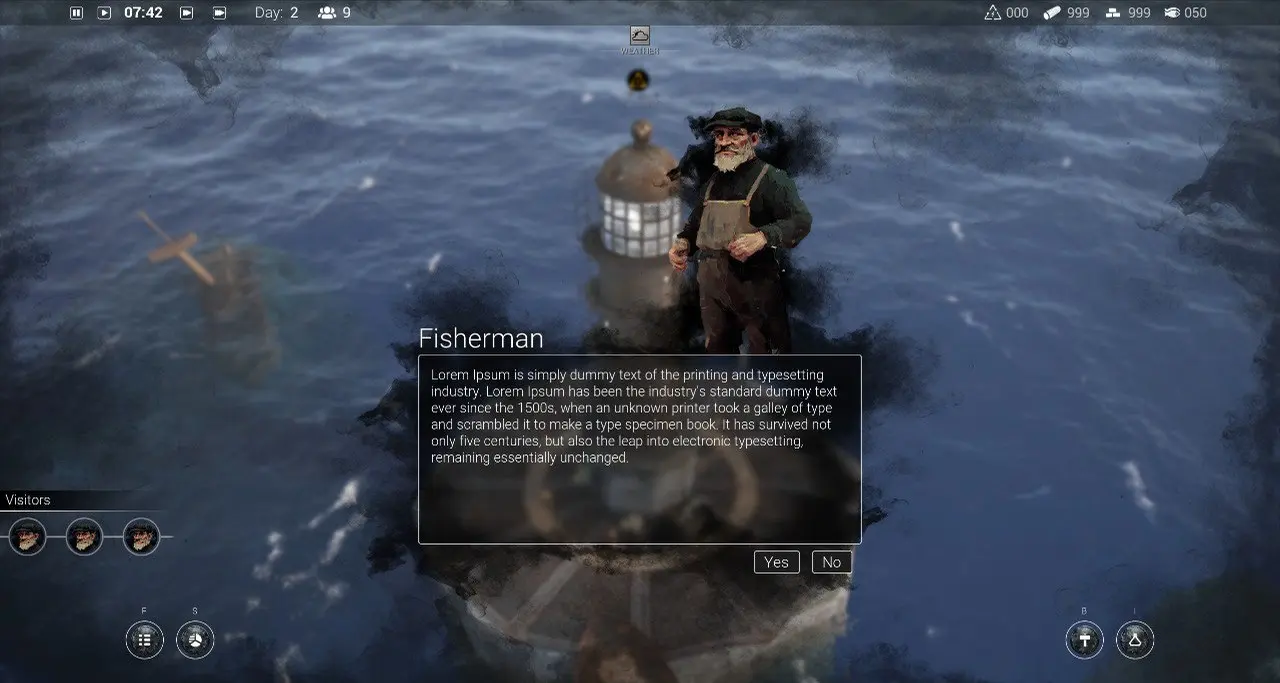Set the fast-forward speed

click(x=186, y=13)
